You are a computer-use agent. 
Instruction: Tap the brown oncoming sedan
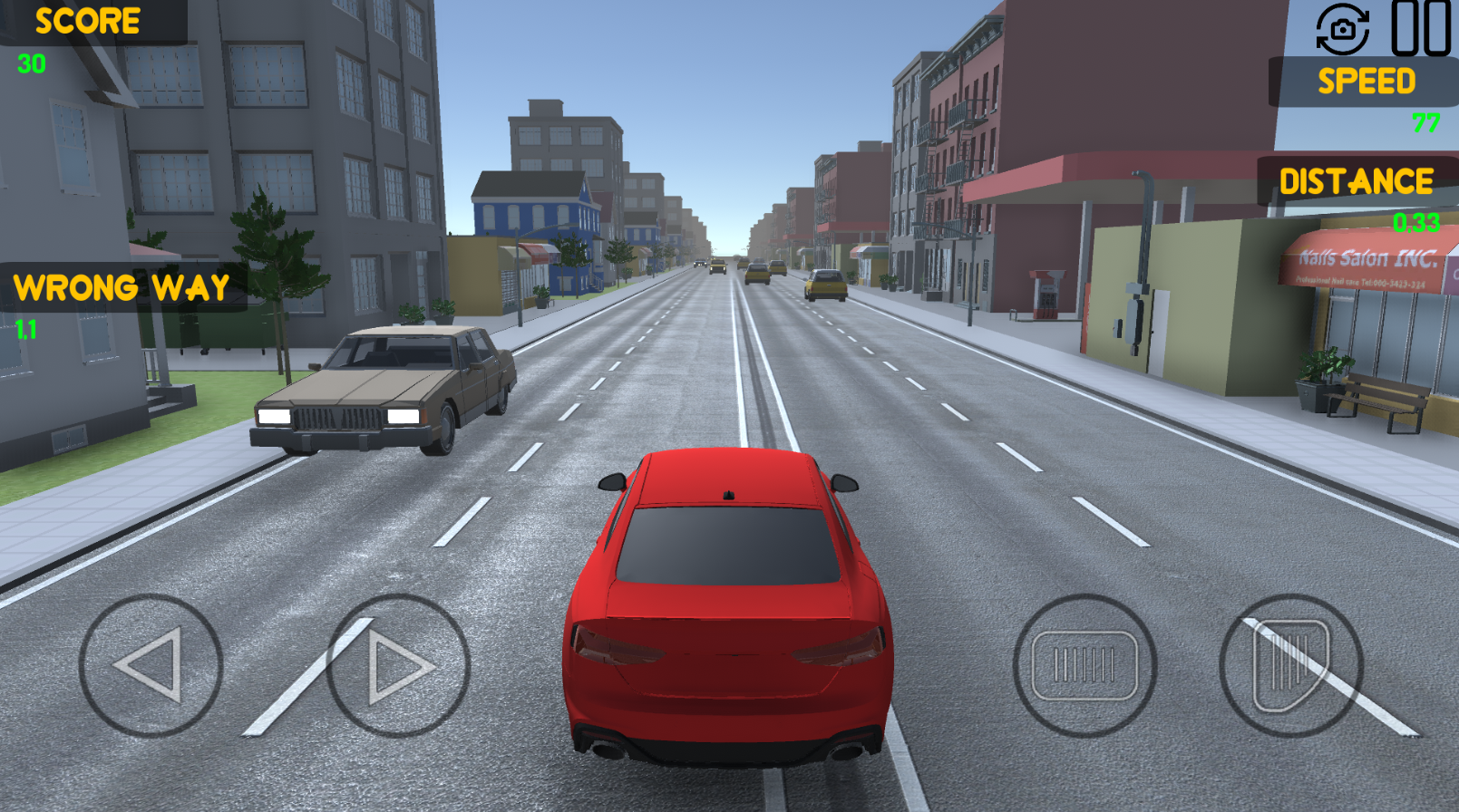[x=381, y=390]
